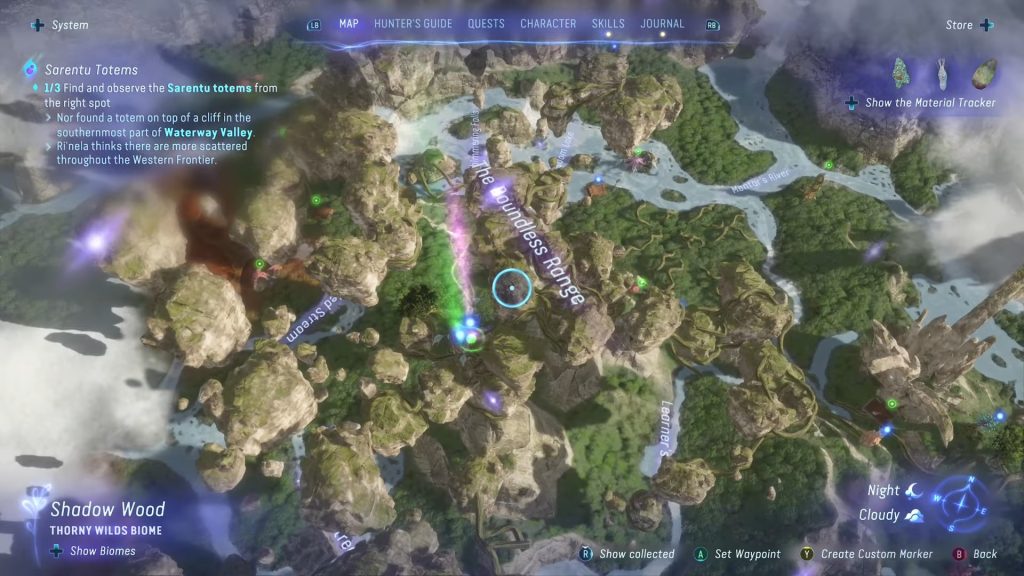This screenshot has height=576, width=1024.
Task: Open the Store
Action: (x=968, y=25)
